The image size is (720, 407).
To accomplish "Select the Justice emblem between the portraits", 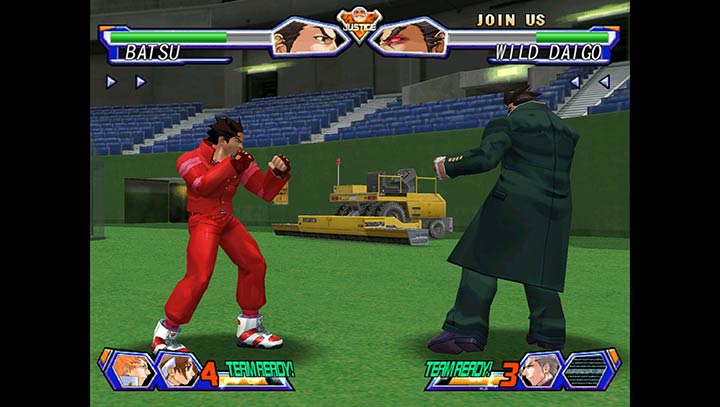I will (358, 22).
